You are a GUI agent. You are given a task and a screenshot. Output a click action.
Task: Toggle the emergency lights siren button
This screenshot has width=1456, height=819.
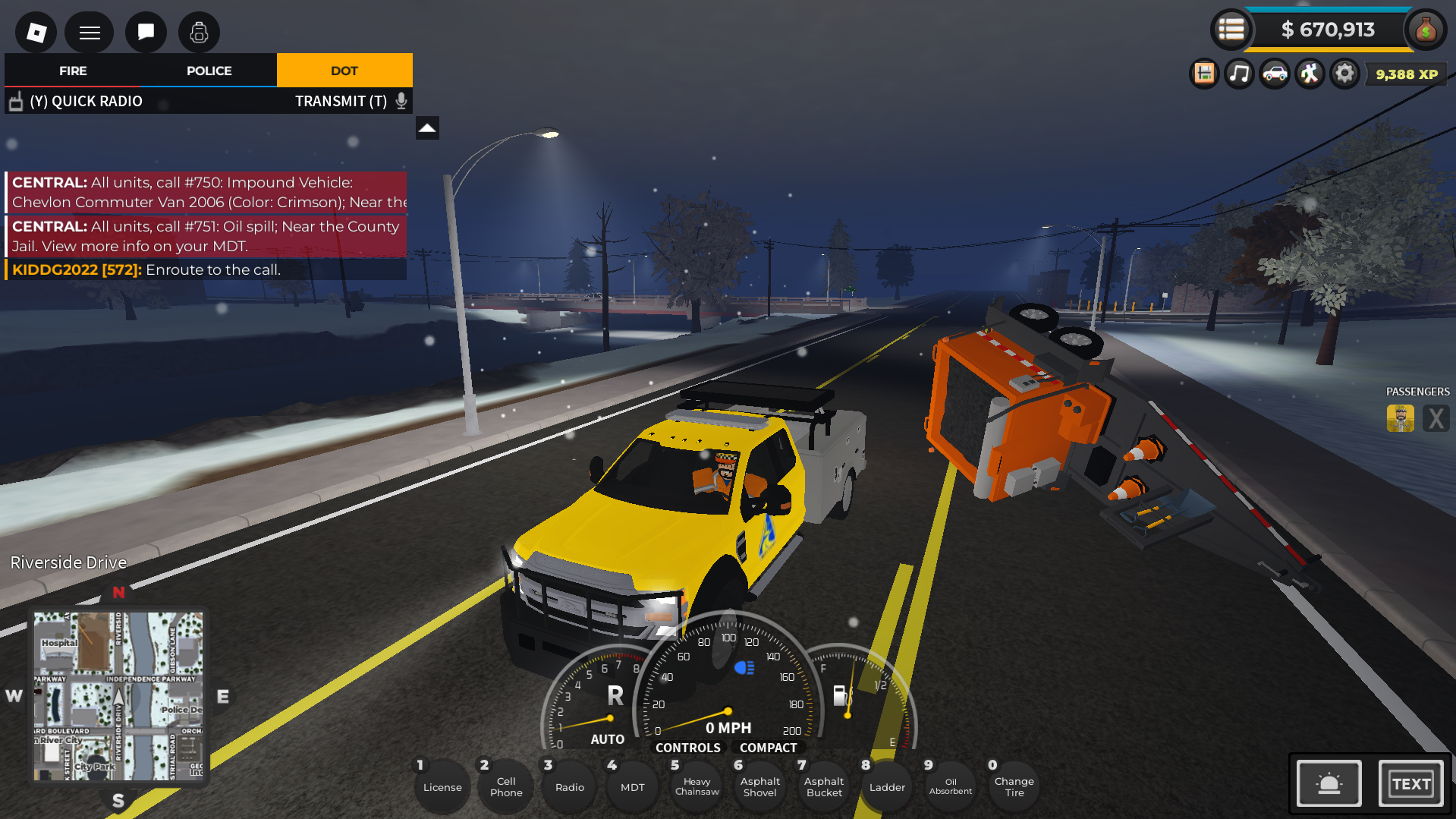[x=1329, y=783]
